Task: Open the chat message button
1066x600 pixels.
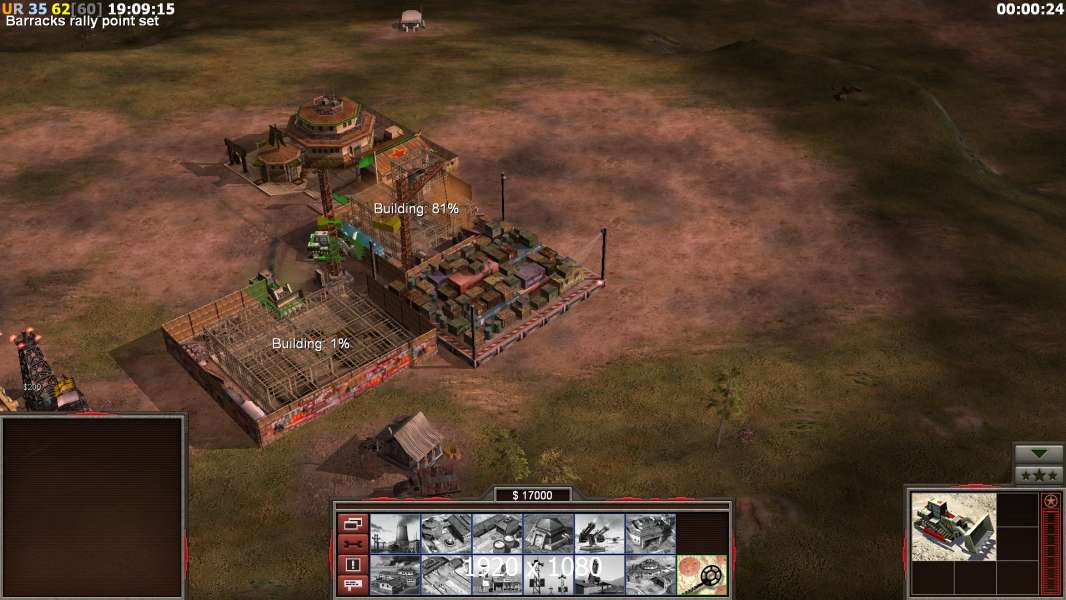Action: [x=352, y=586]
